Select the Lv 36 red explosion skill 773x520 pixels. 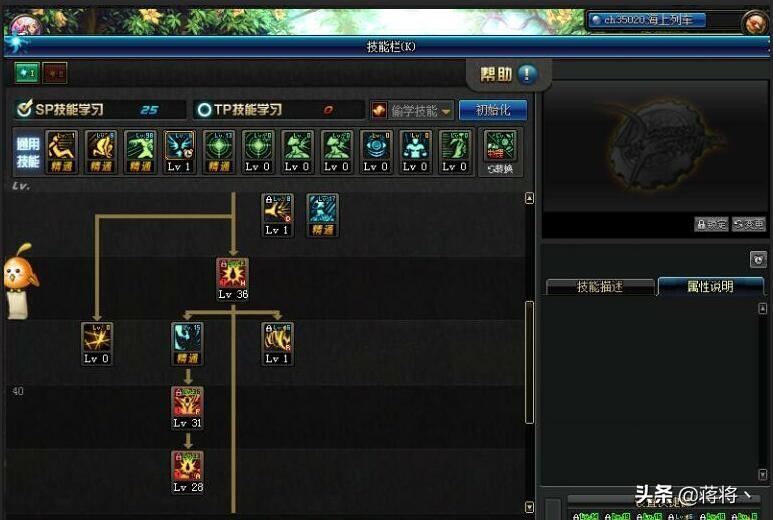233,274
